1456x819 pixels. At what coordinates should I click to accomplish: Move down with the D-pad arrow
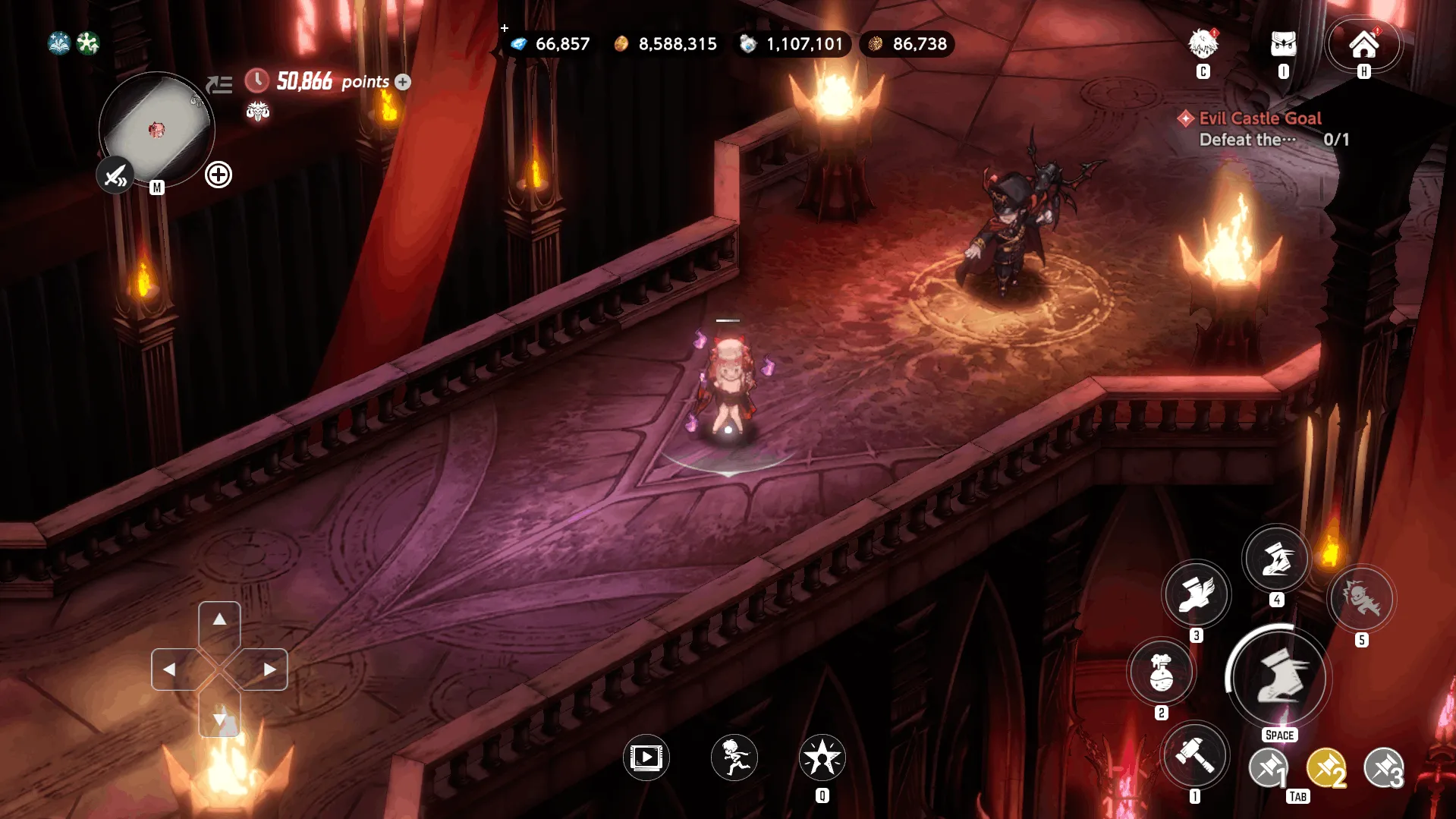219,718
